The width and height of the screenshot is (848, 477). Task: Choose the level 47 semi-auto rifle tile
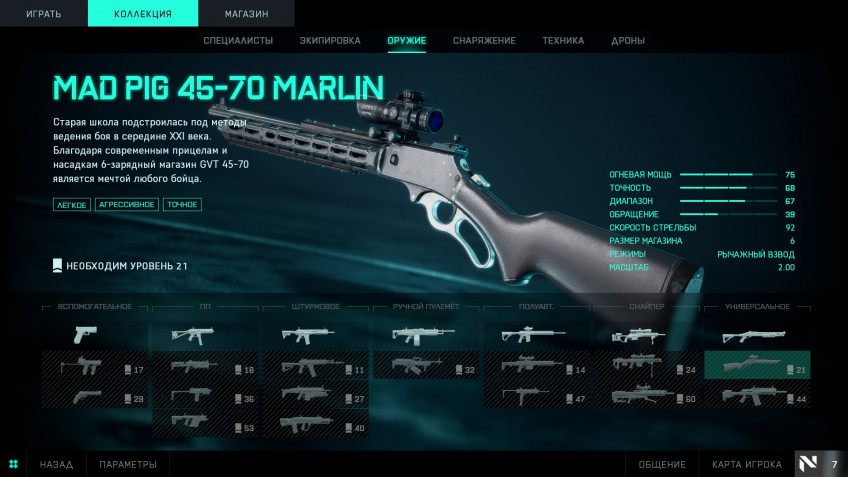[536, 395]
